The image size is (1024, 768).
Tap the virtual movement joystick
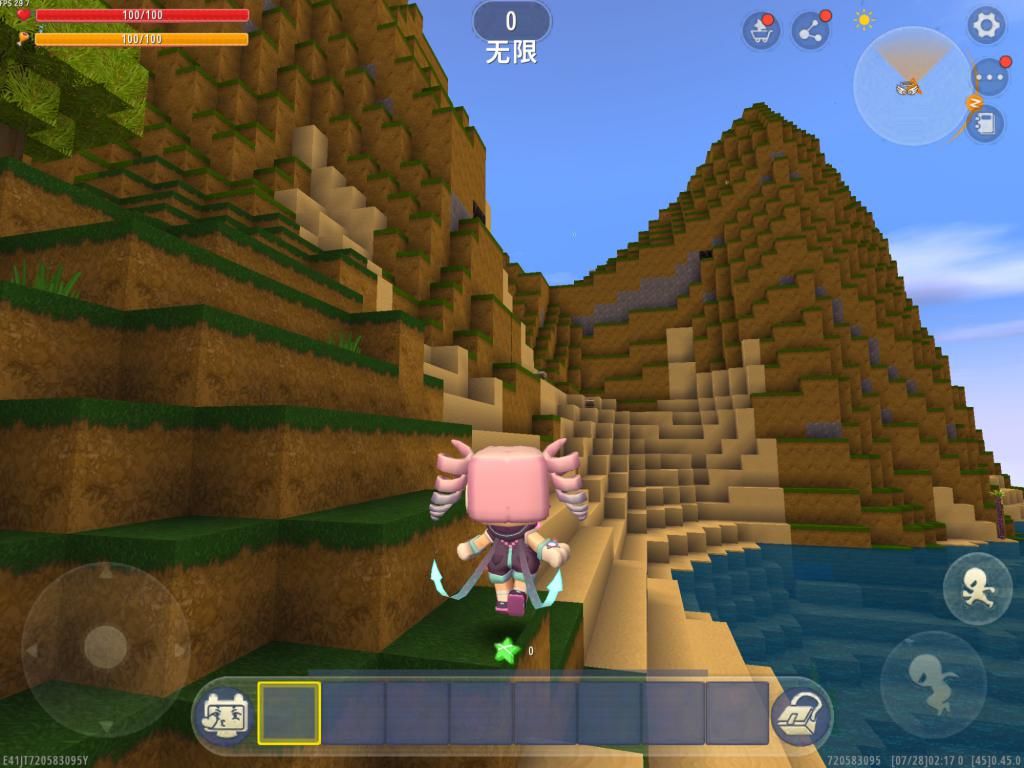[105, 647]
